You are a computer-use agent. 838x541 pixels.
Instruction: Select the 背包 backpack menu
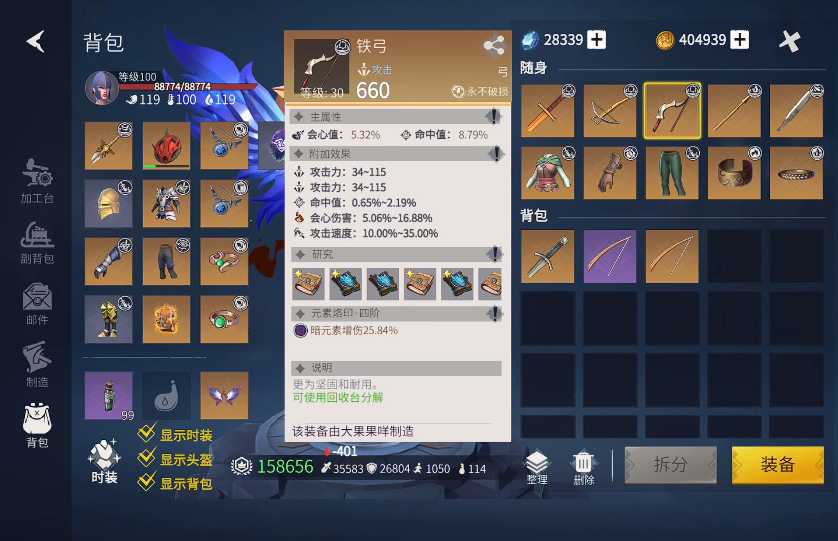pos(37,425)
